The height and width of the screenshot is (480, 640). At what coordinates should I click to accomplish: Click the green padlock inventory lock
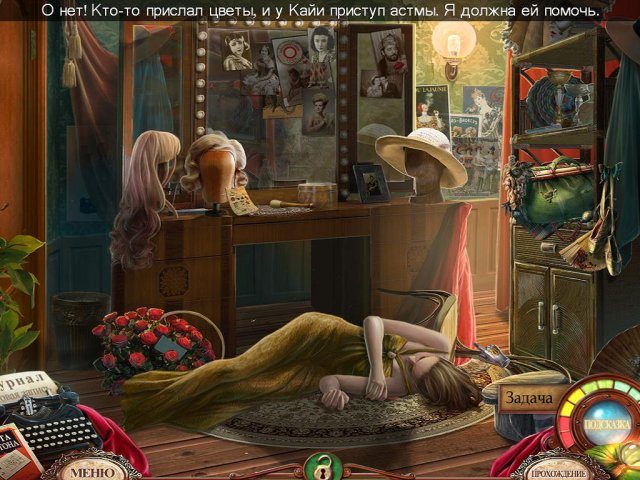(x=319, y=466)
